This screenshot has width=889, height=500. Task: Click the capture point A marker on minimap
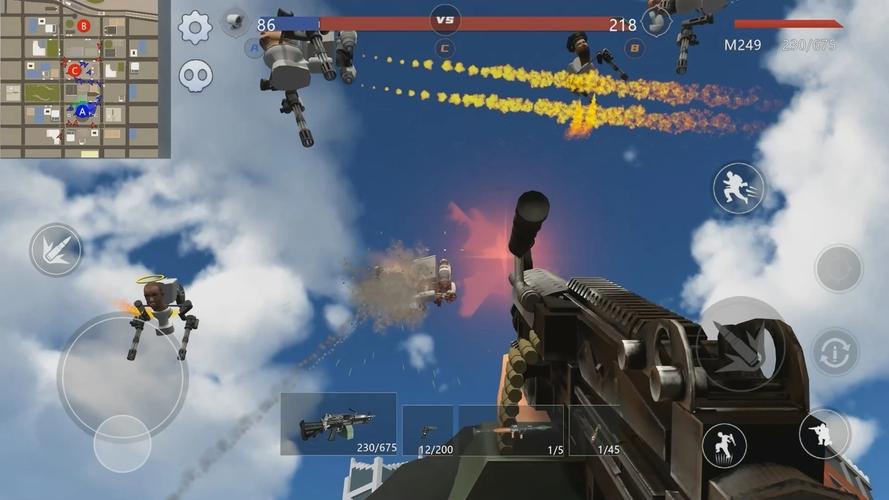[x=83, y=112]
